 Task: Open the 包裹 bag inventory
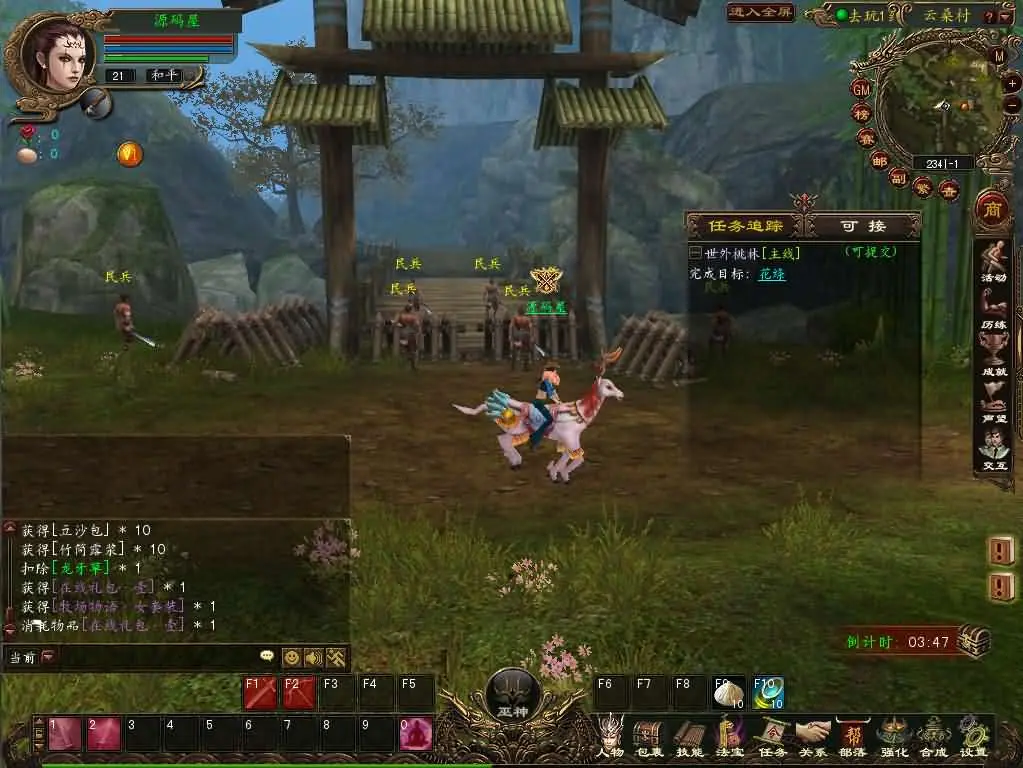click(649, 735)
